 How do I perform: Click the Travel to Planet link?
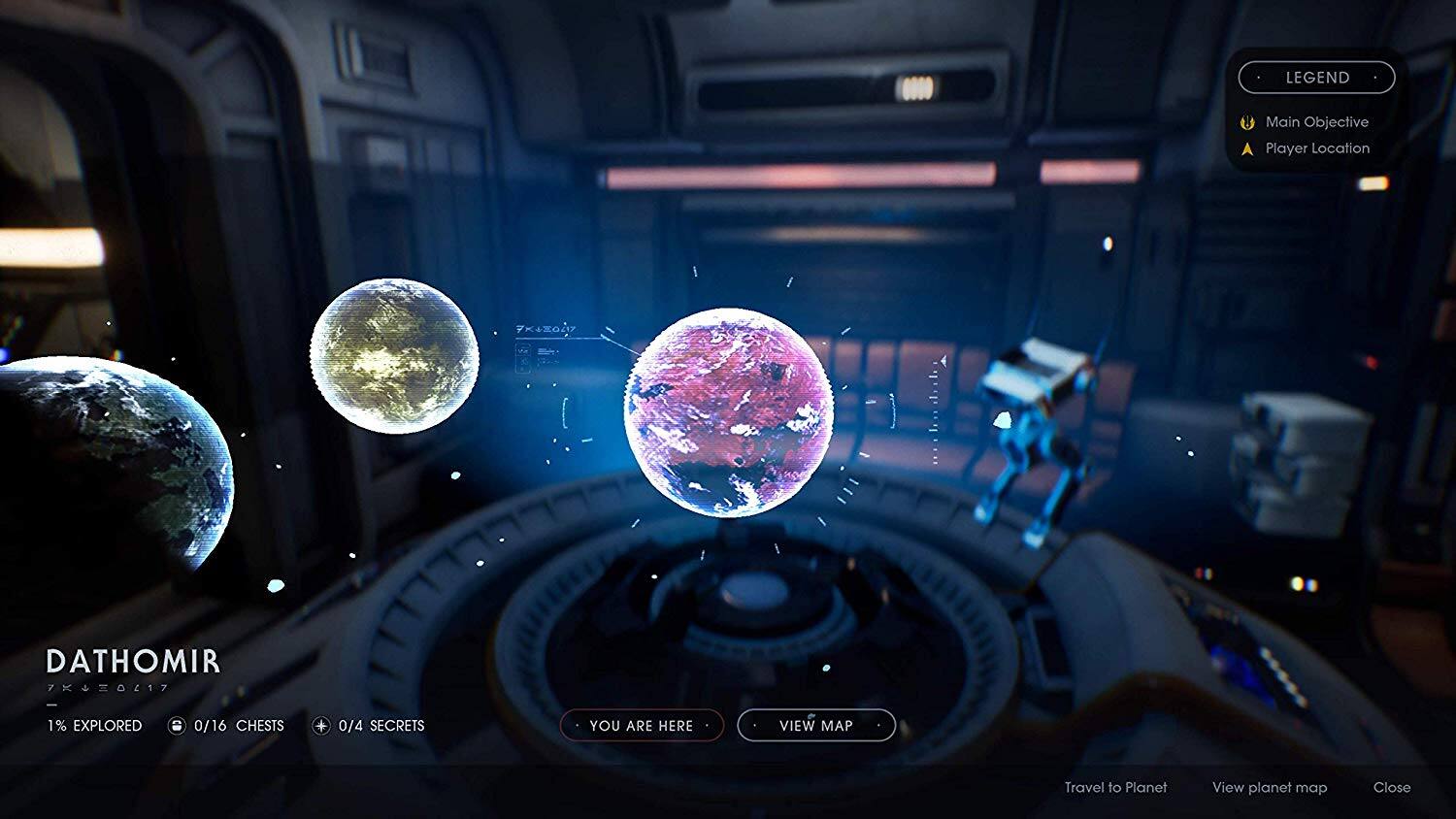click(x=1116, y=788)
